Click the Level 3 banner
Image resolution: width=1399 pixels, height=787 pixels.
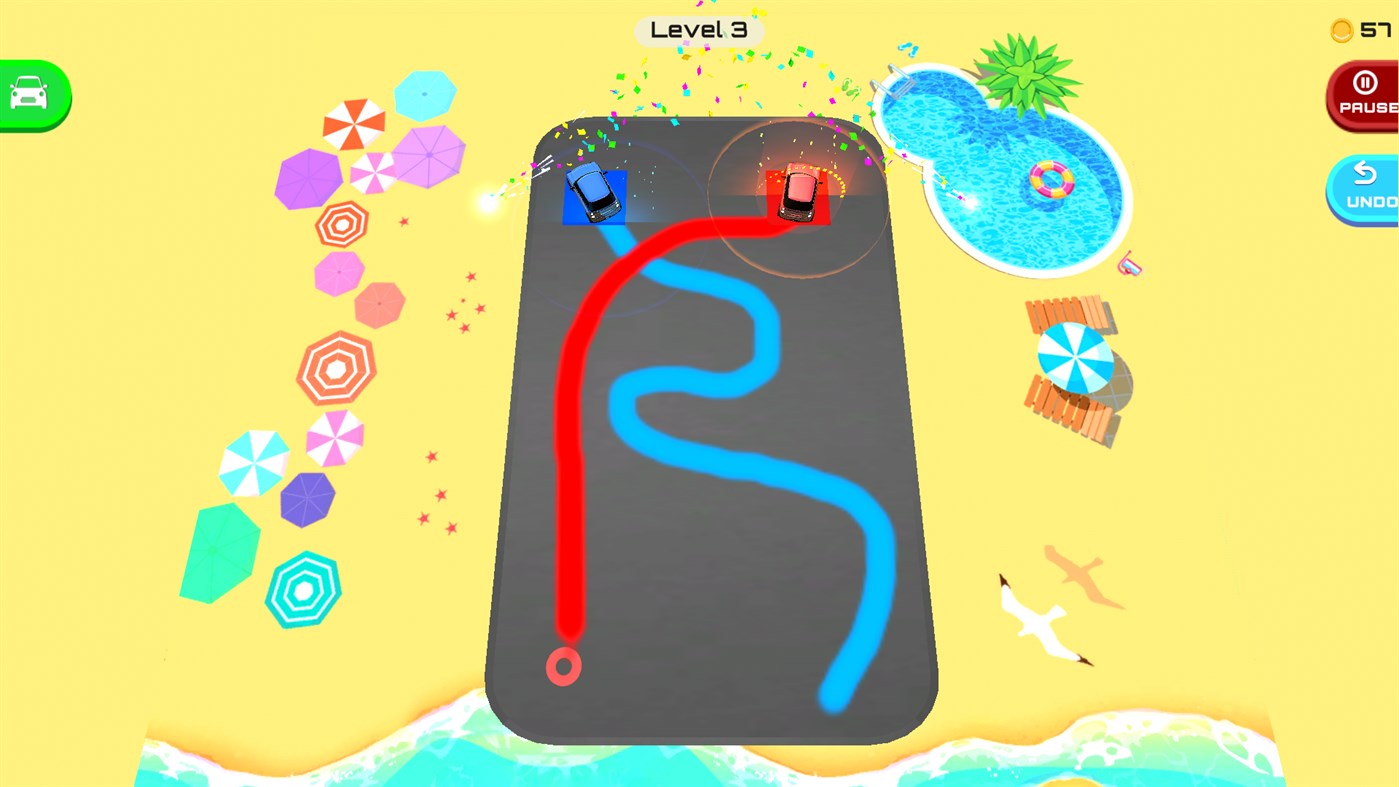point(698,29)
